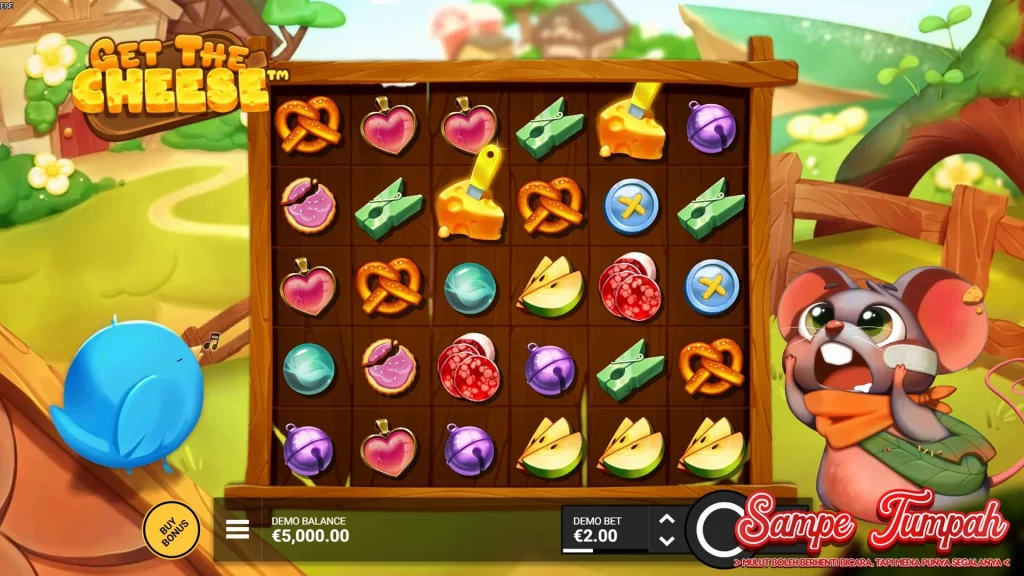Spin the reels with the round button
1024x576 pixels.
point(716,527)
